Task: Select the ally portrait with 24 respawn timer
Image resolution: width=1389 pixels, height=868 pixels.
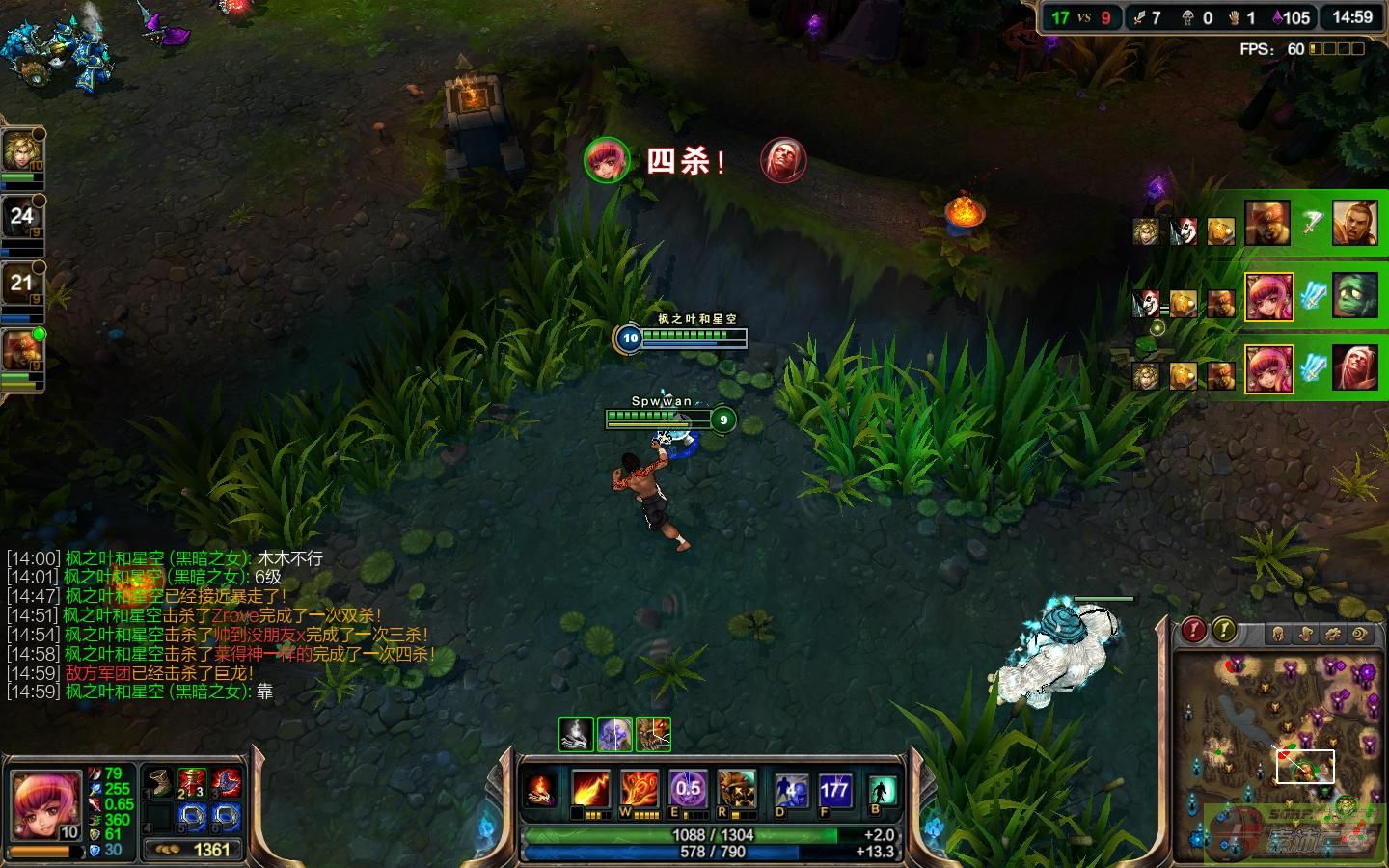Action: (x=21, y=218)
